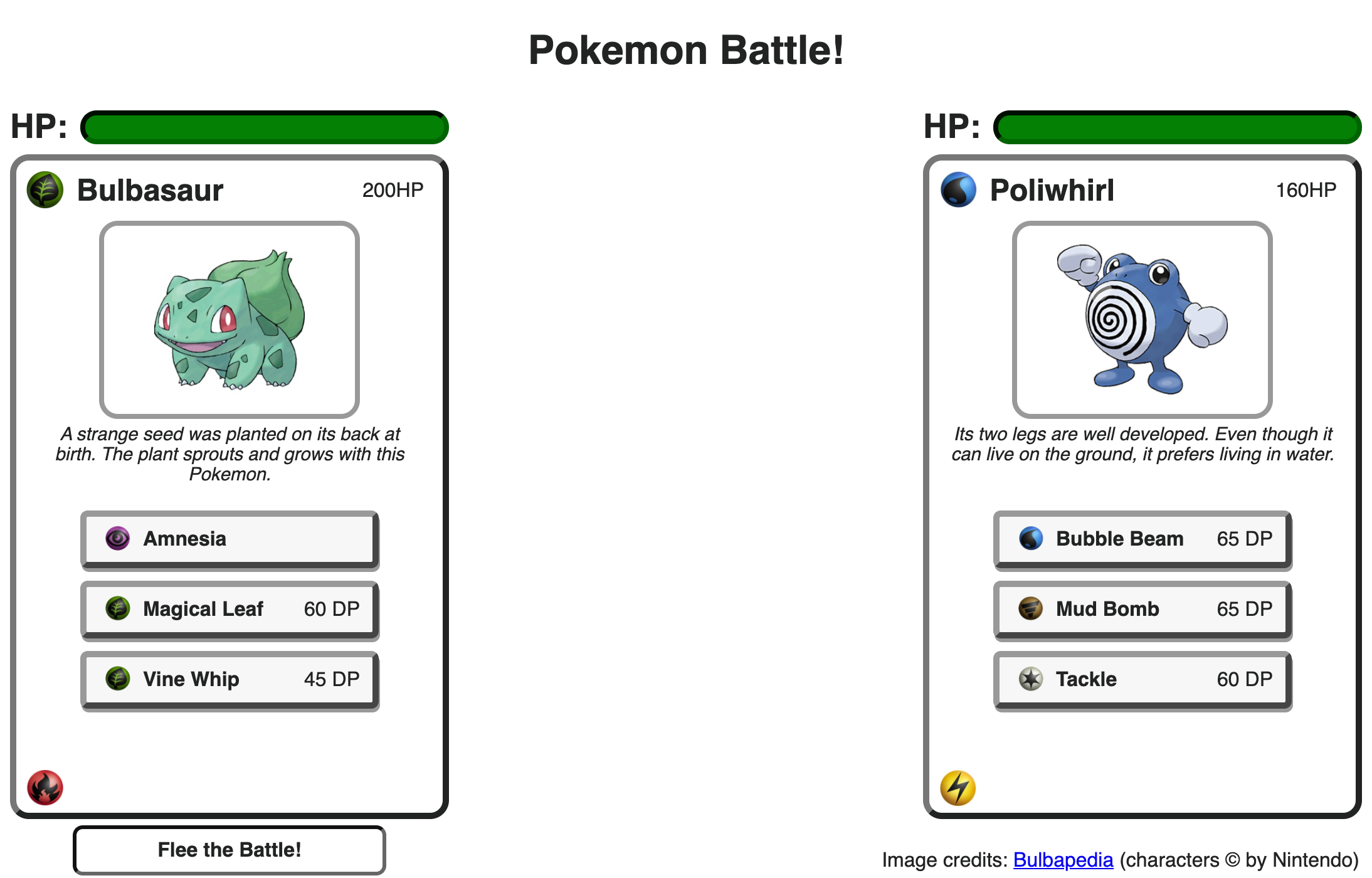Image resolution: width=1372 pixels, height=878 pixels.
Task: Click the Electric weakness icon on Poliwhirl's card
Action: (958, 788)
